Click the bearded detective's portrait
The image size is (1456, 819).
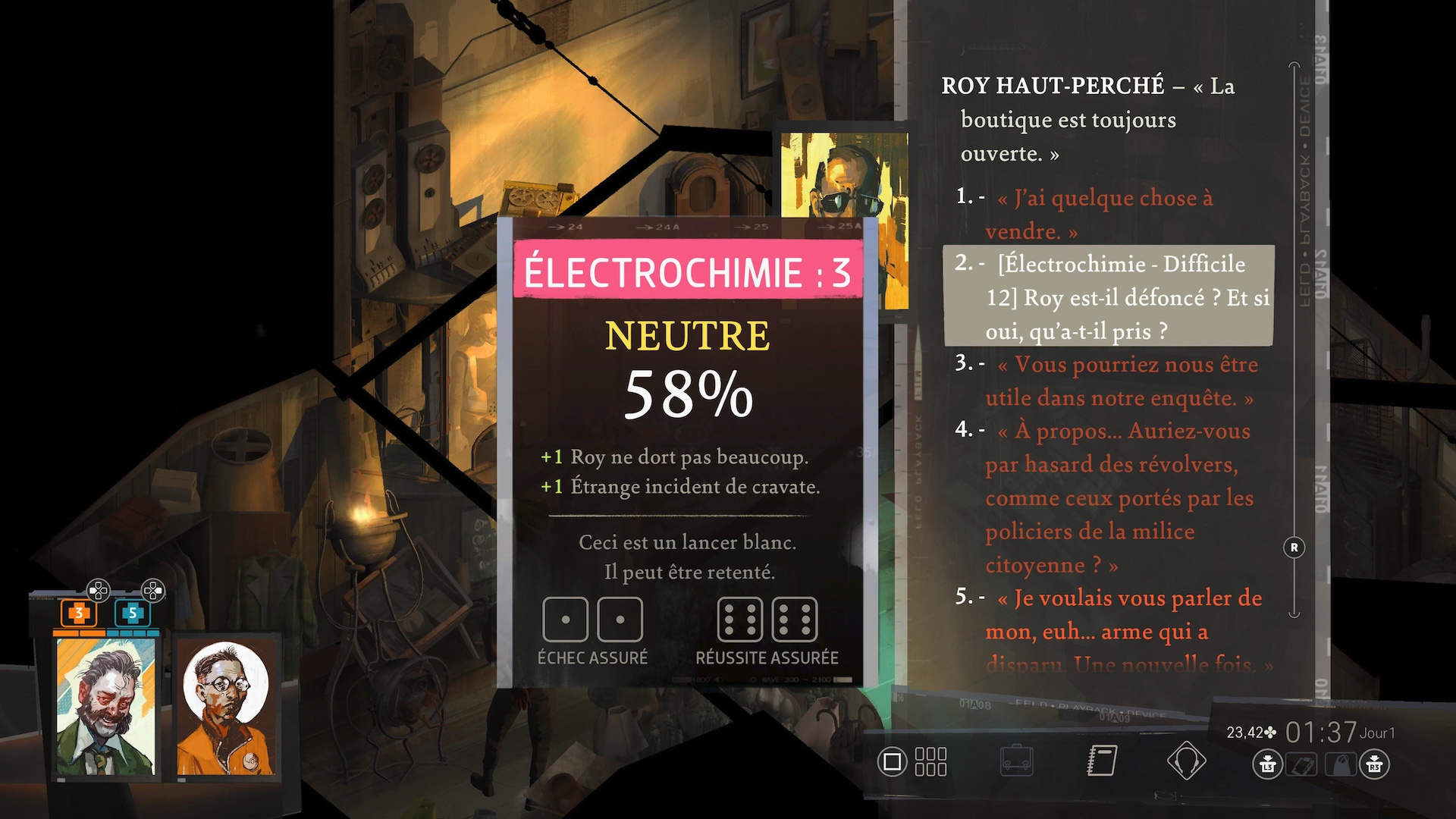(x=106, y=707)
